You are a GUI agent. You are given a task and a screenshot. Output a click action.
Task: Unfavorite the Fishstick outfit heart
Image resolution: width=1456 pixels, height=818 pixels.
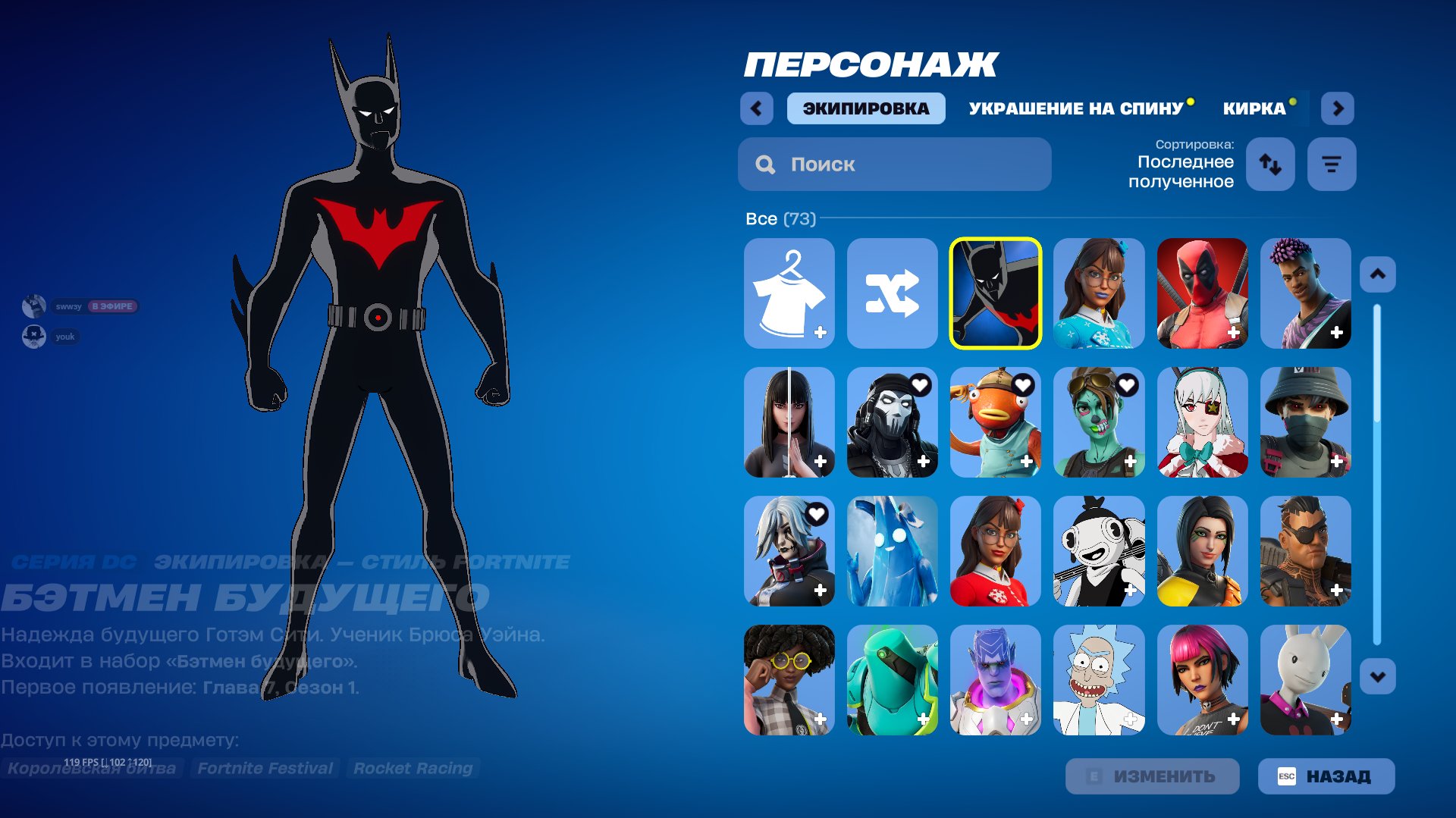point(1023,385)
